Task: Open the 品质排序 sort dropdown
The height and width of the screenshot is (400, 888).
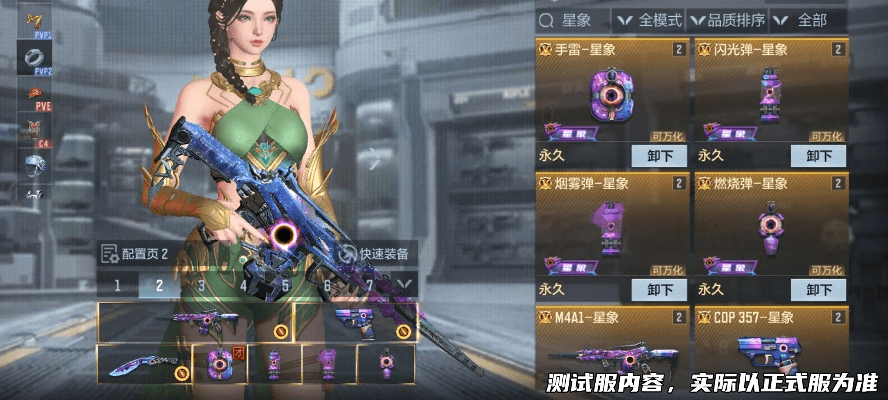Action: pyautogui.click(x=728, y=20)
